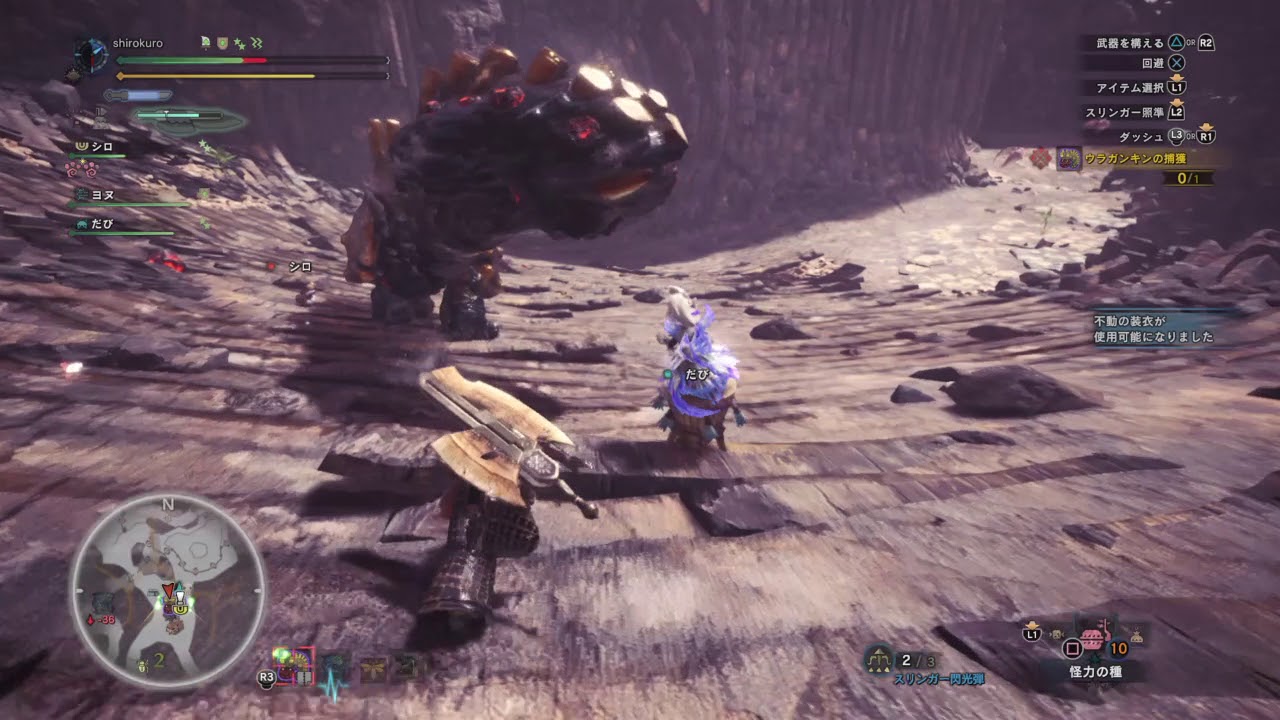This screenshot has height=720, width=1280.
Task: Toggle the L2 slinger aim control prompt
Action: pos(1176,112)
